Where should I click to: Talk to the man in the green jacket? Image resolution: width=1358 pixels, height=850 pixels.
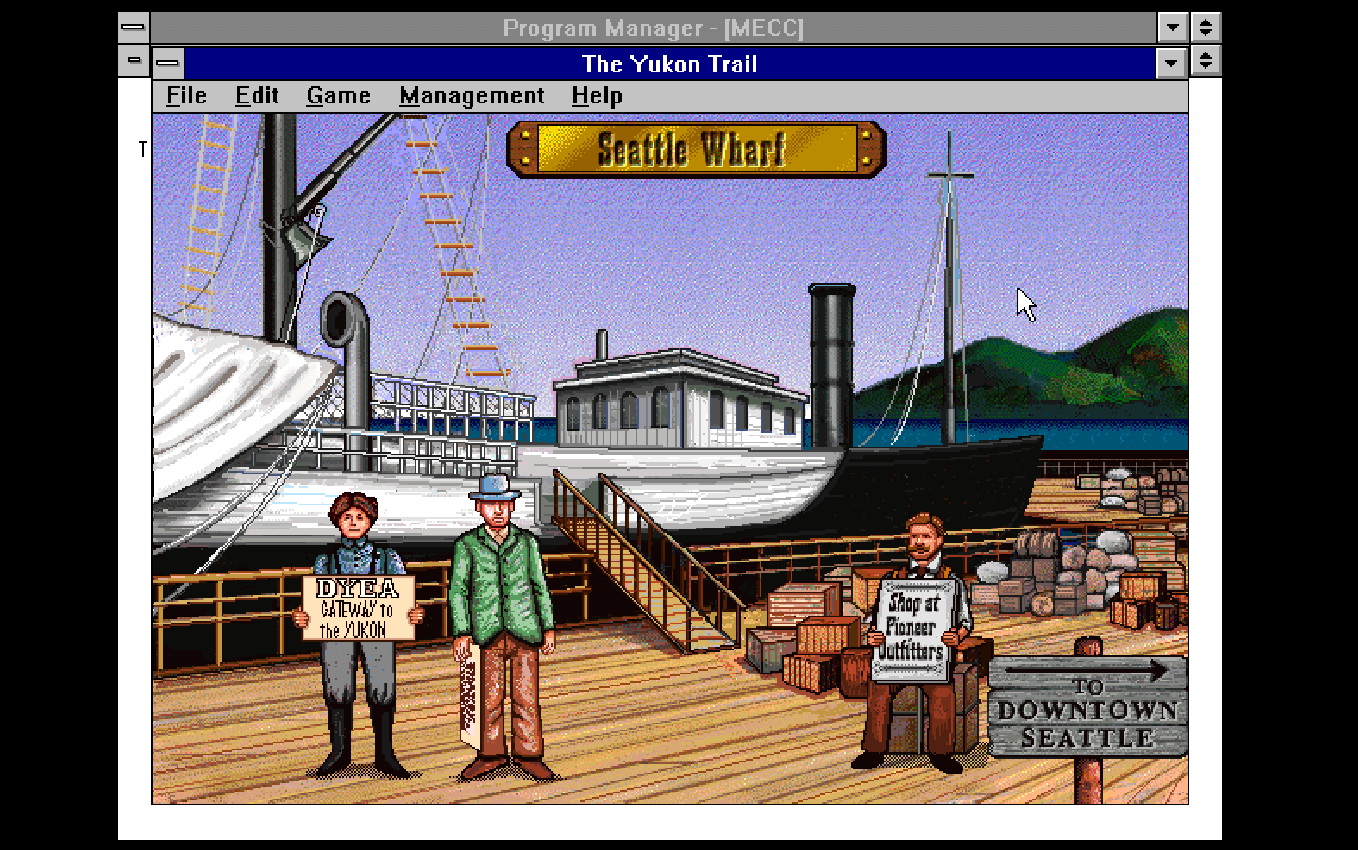500,560
